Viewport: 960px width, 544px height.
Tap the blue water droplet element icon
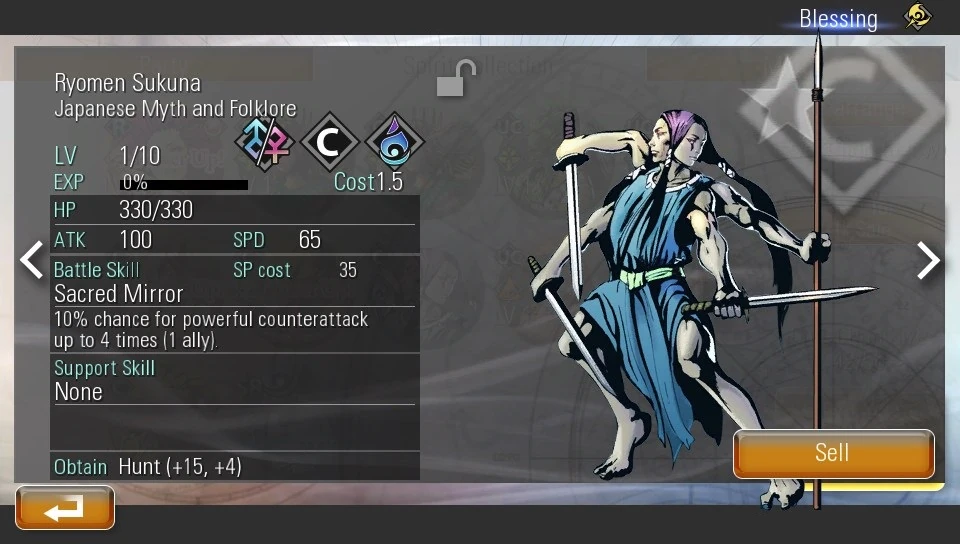[394, 142]
